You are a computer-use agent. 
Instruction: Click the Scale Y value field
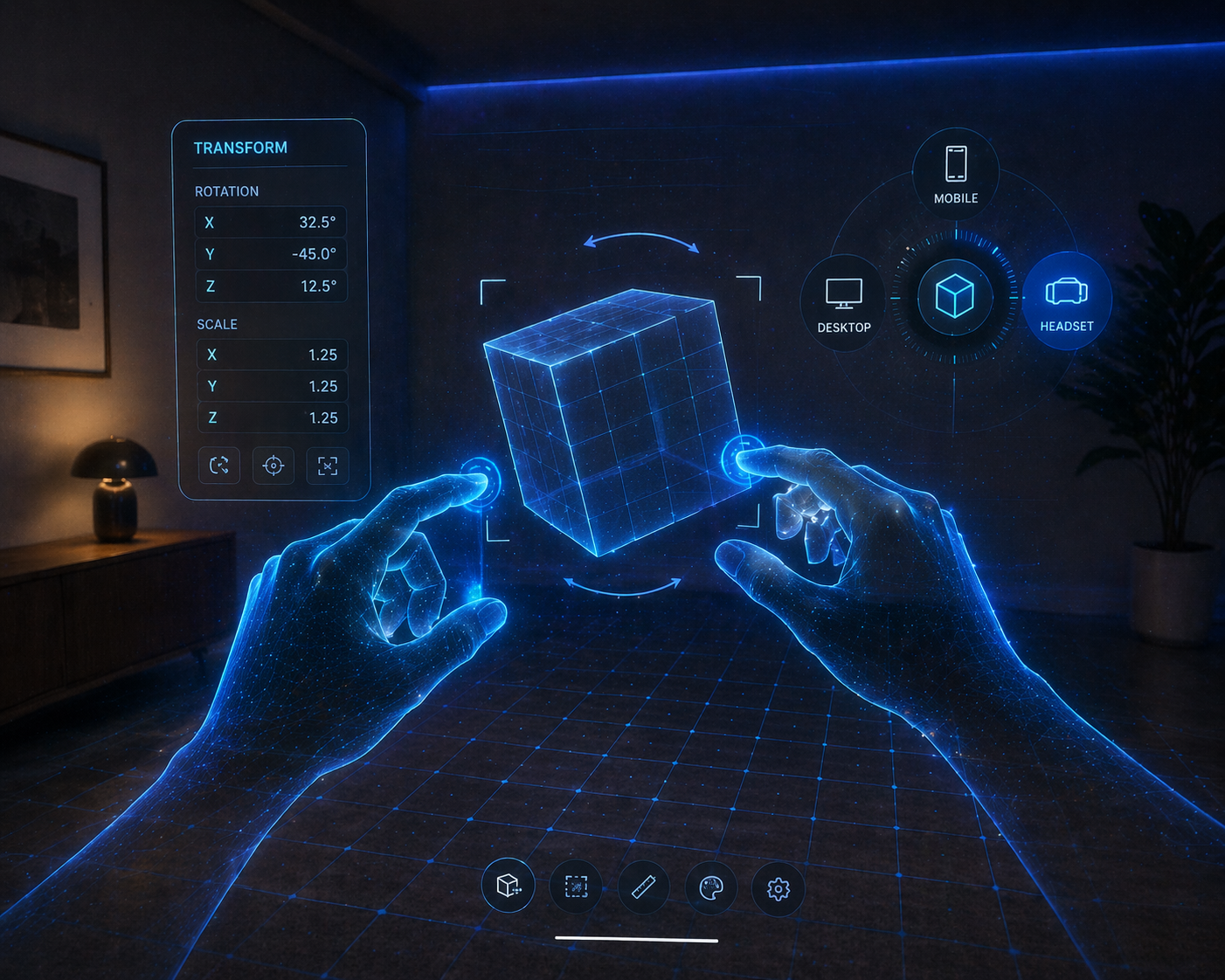click(273, 386)
